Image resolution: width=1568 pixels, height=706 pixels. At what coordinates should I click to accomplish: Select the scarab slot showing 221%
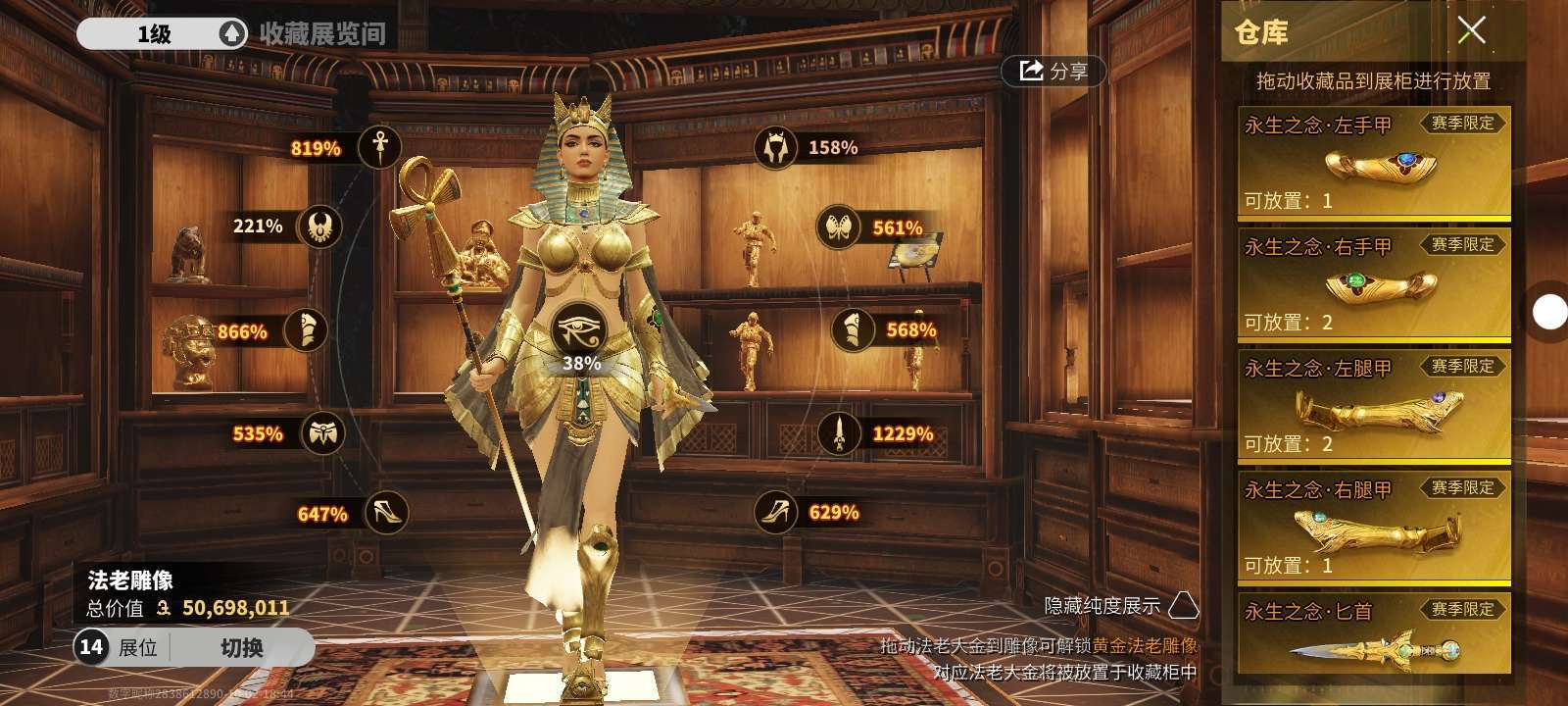click(319, 227)
